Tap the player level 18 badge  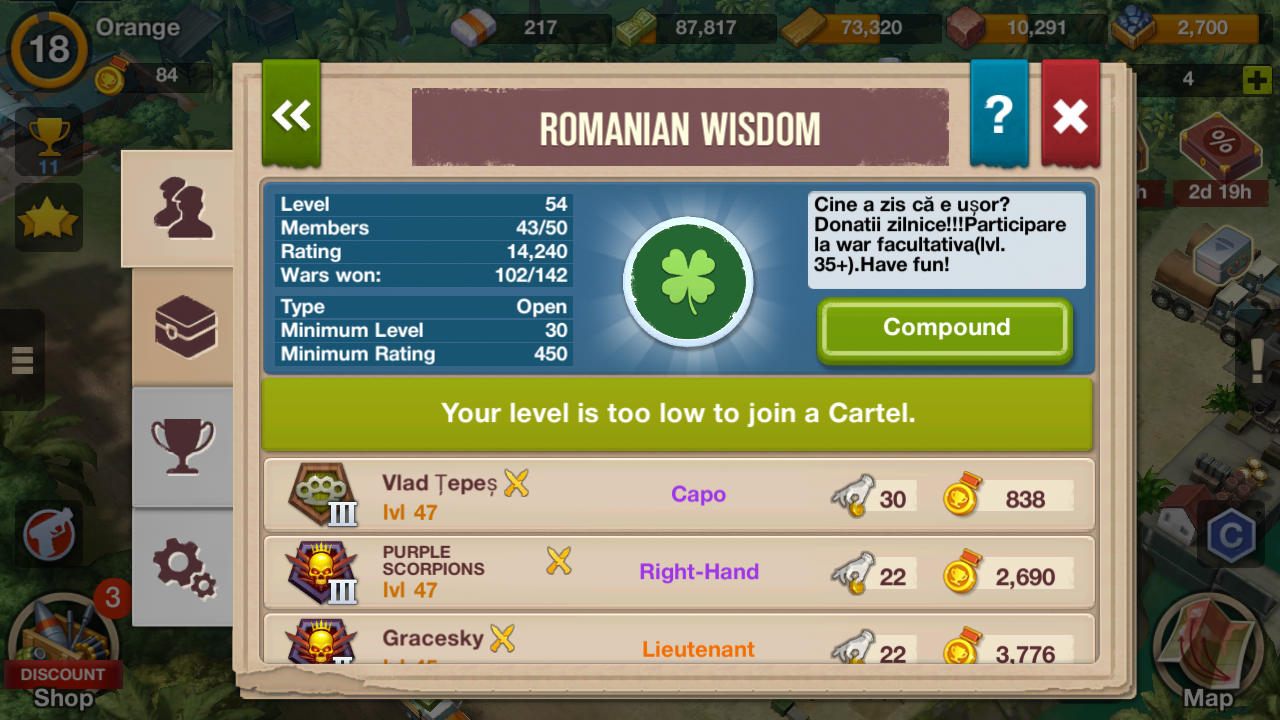click(48, 49)
